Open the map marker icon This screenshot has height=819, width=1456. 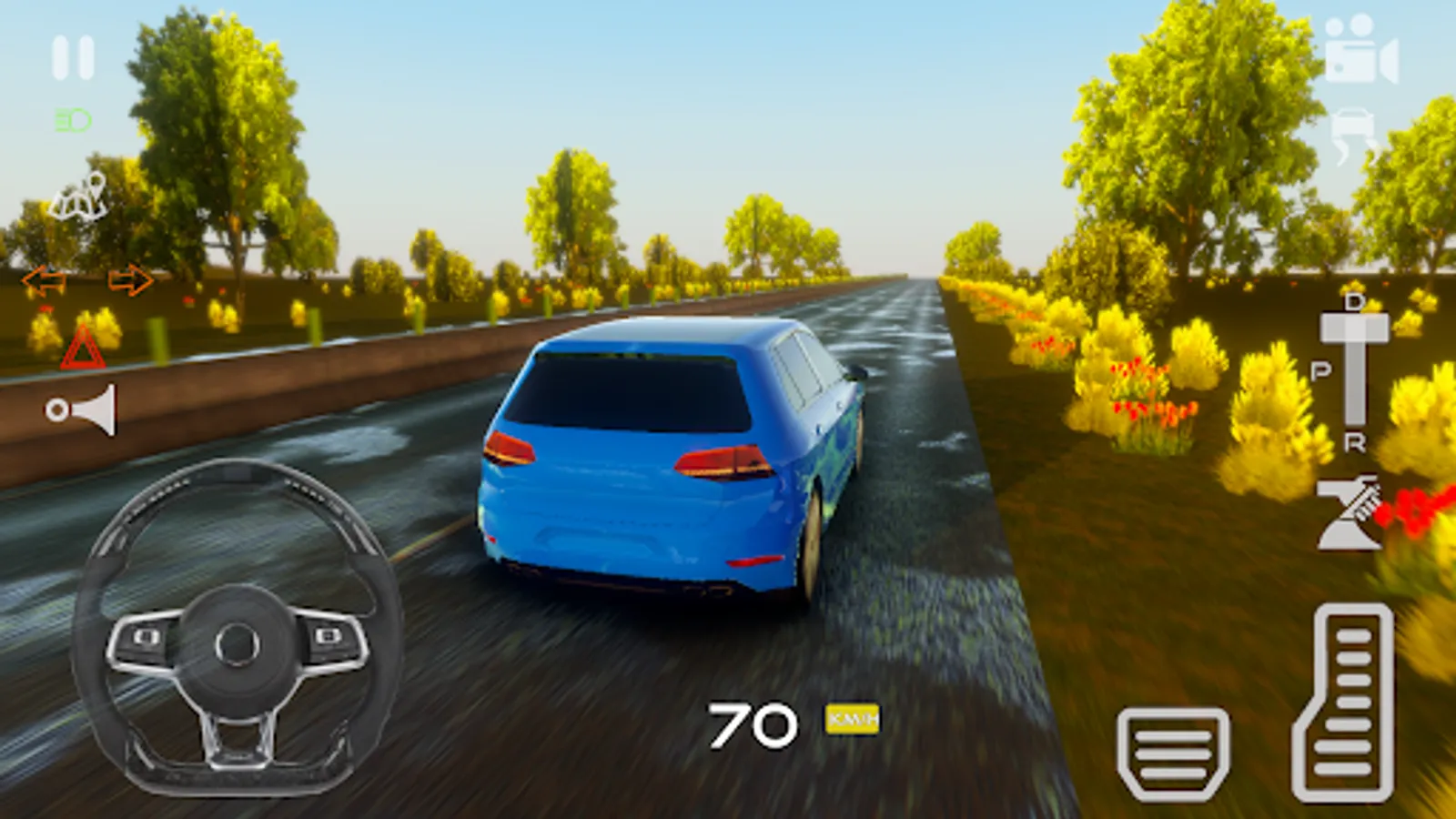(x=79, y=197)
